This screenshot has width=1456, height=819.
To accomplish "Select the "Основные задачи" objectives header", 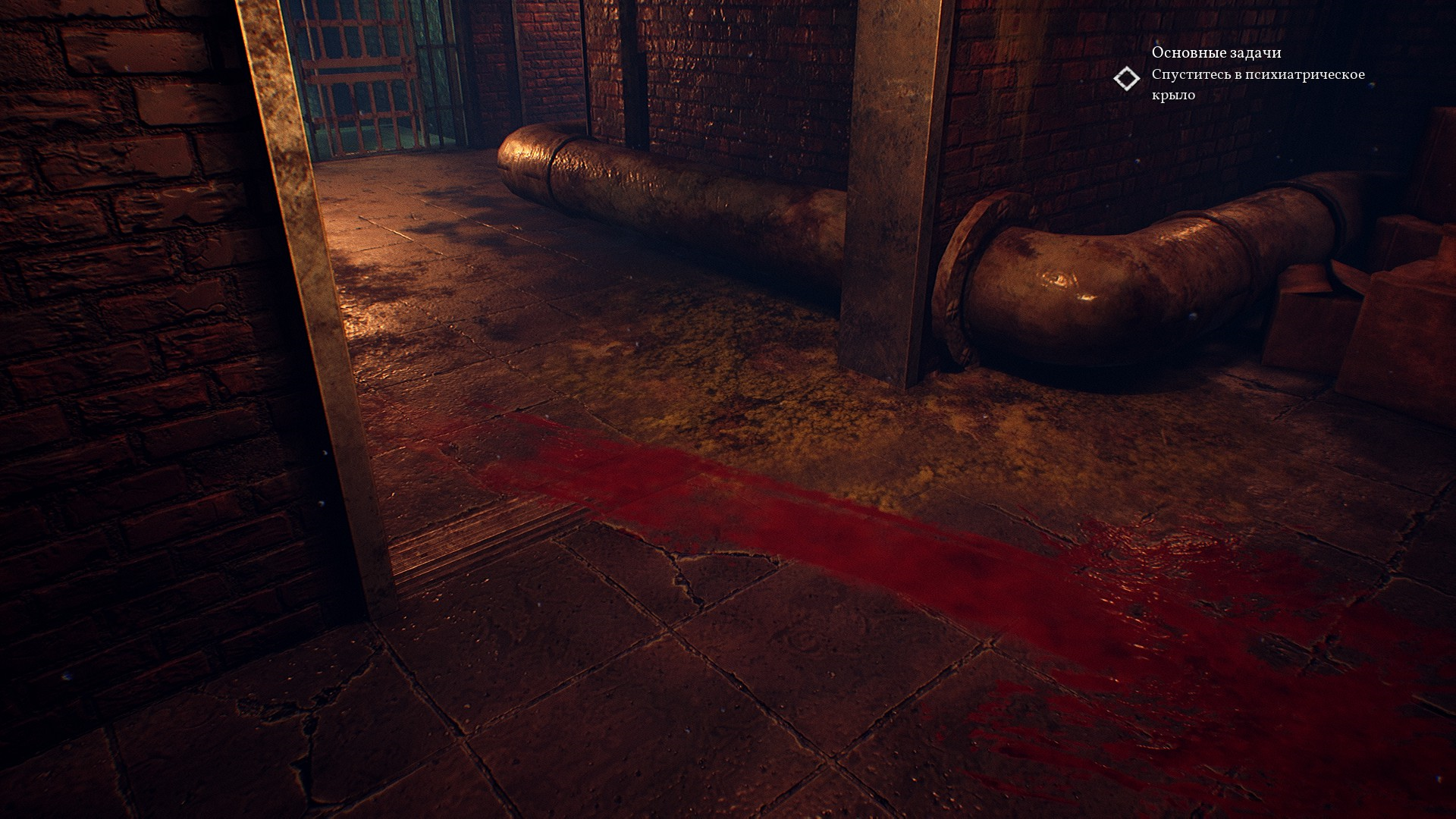I will pos(1216,52).
